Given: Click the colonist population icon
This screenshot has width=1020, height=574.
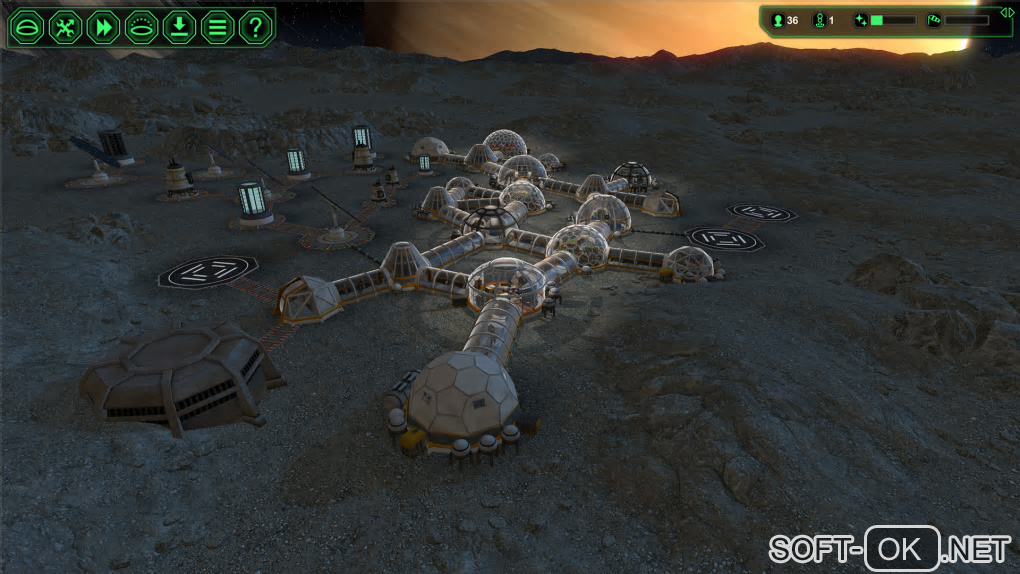Looking at the screenshot, I should point(778,20).
